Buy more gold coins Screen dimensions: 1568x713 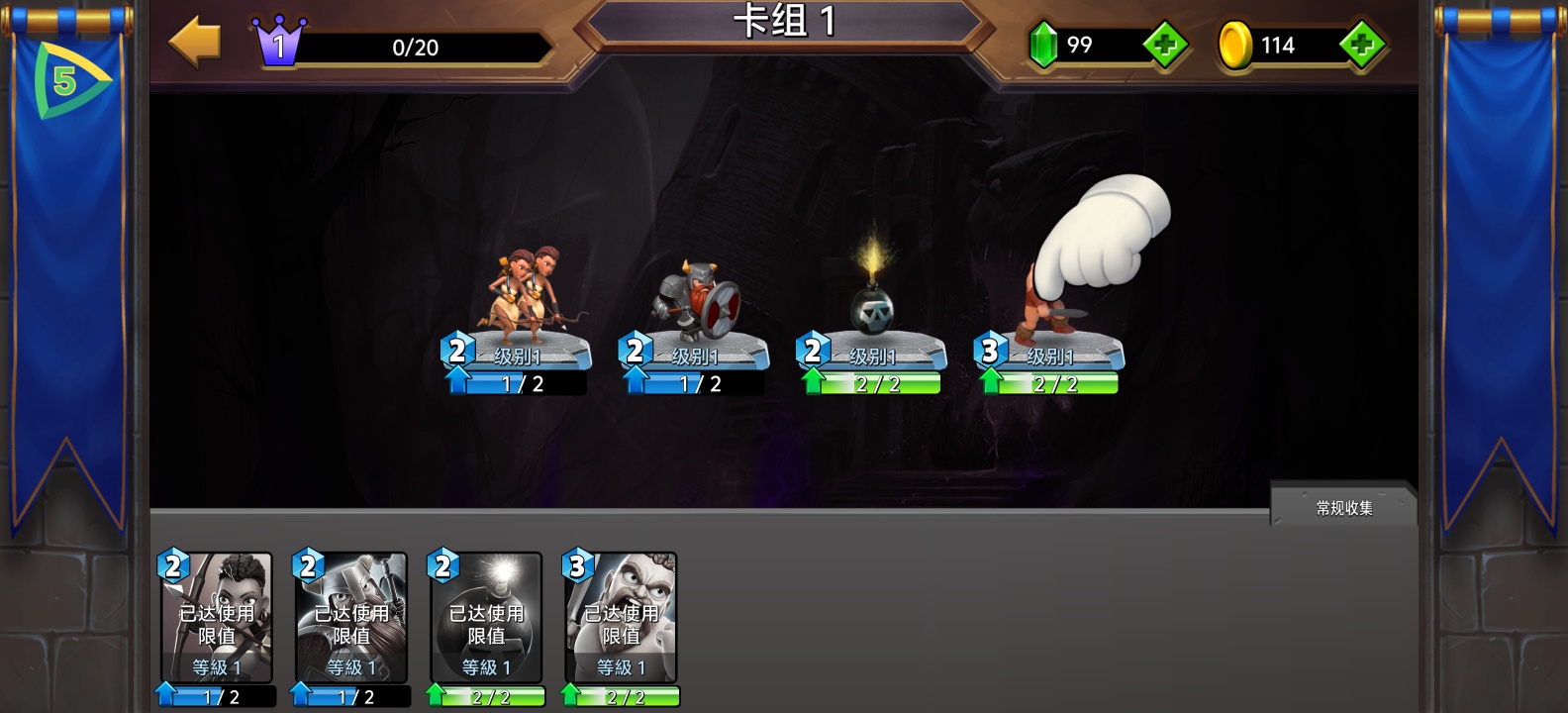1362,45
